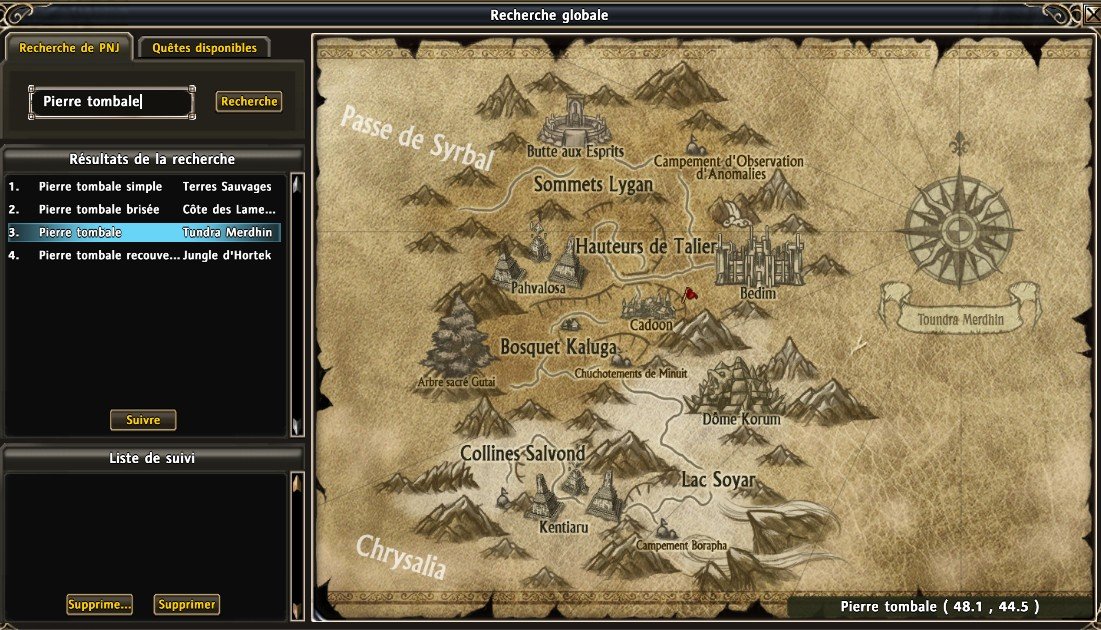The image size is (1101, 630).
Task: Click the Liste de suivi scrollbar
Action: coord(296,545)
